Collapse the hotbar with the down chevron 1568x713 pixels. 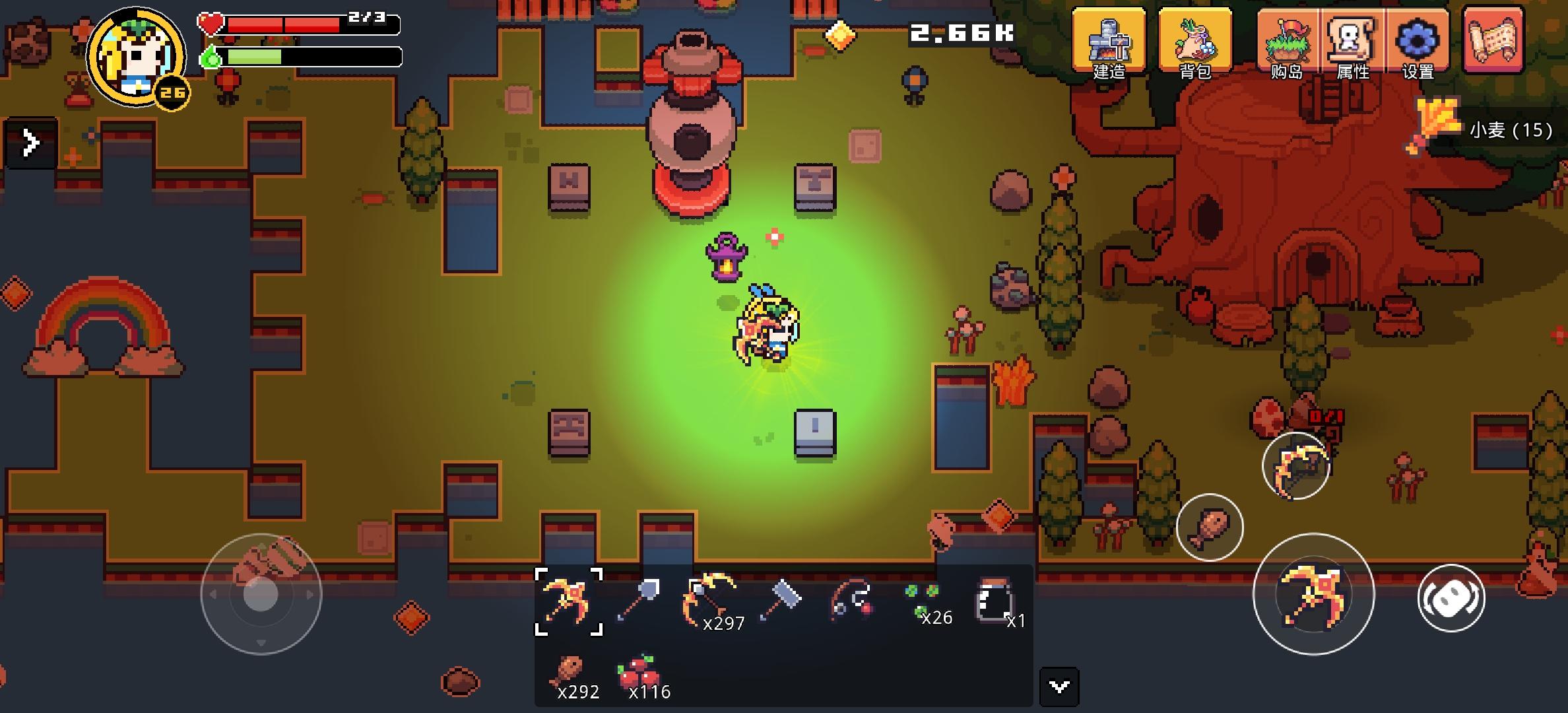pyautogui.click(x=1059, y=687)
